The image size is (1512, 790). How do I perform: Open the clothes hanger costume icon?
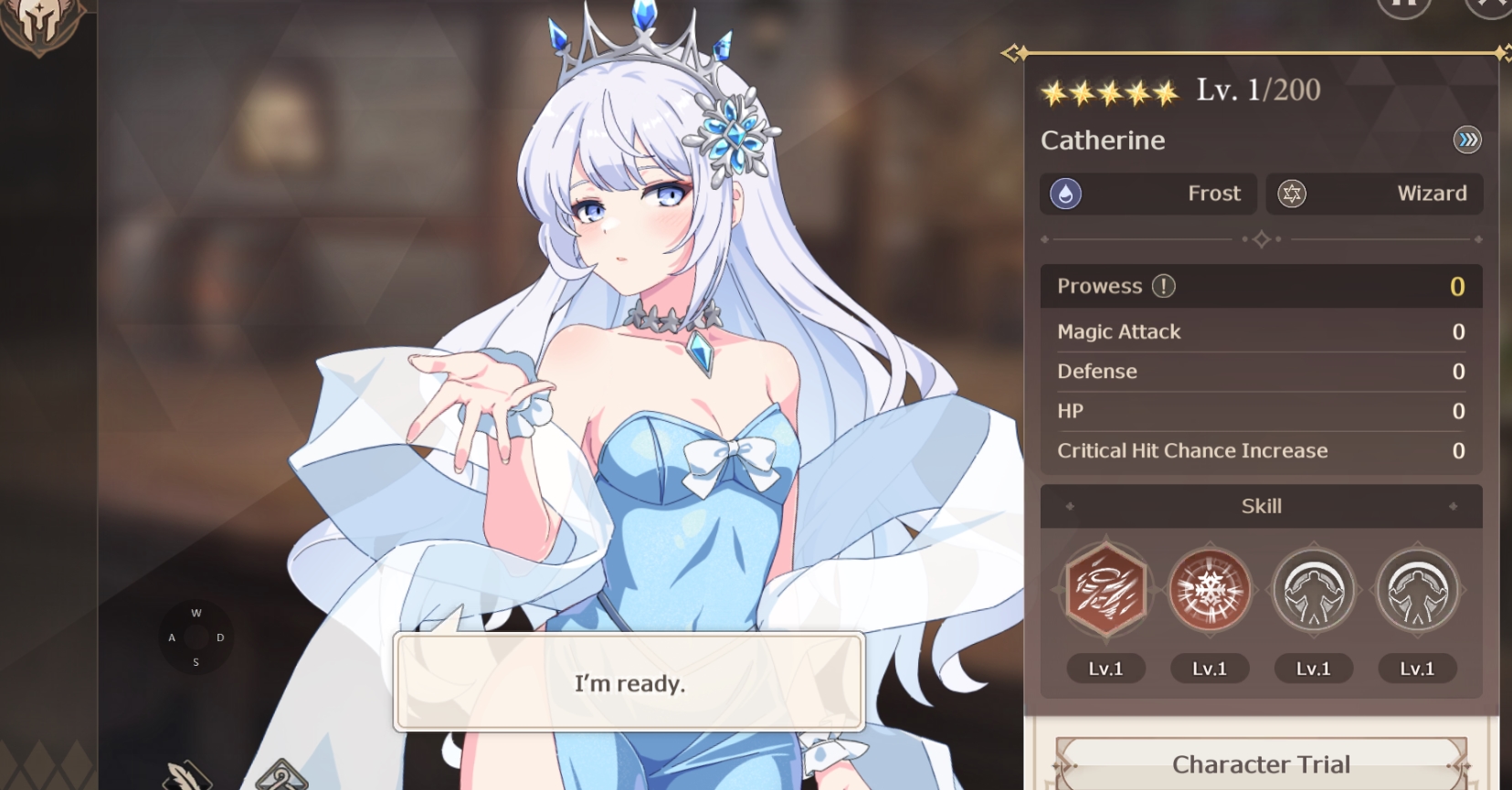click(x=281, y=776)
